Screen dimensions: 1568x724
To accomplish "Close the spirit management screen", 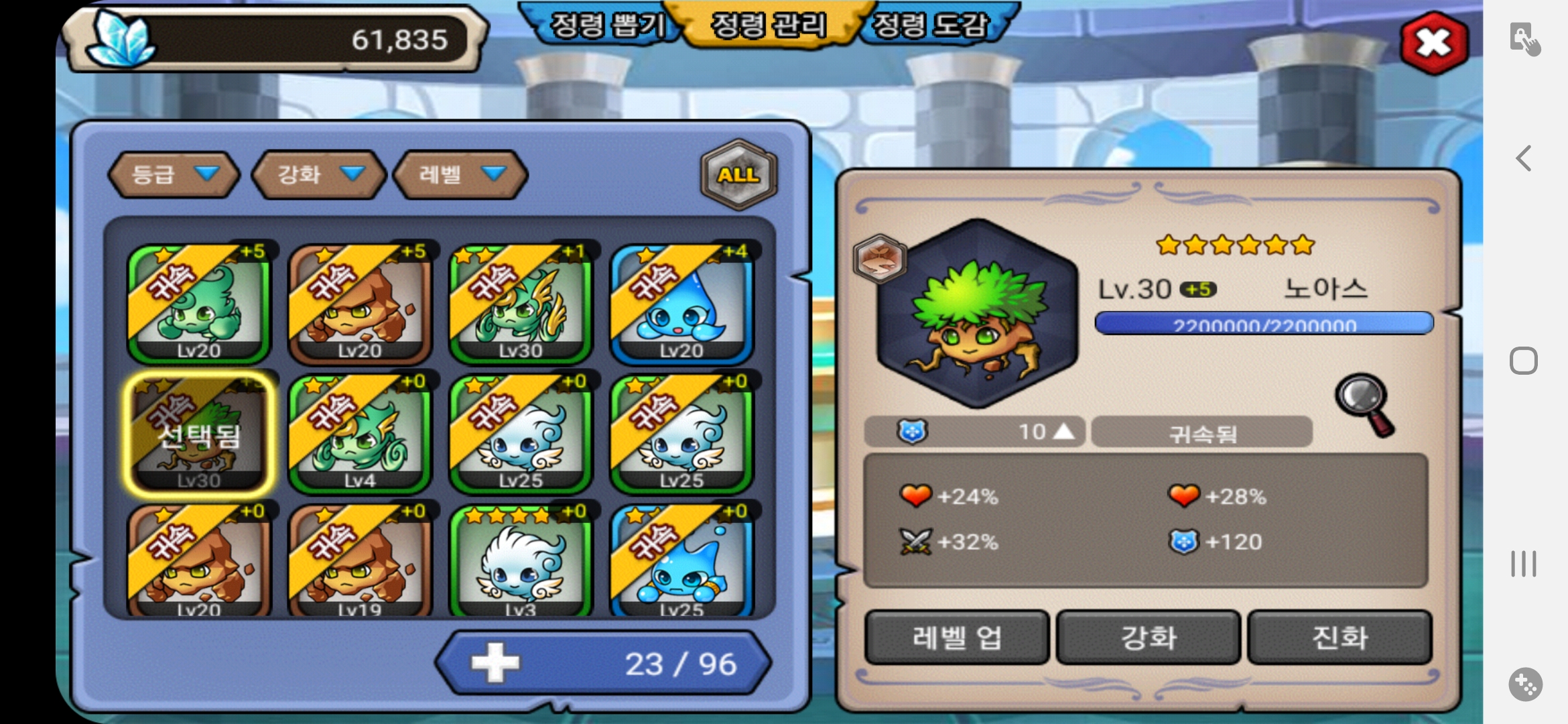I will click(1434, 43).
